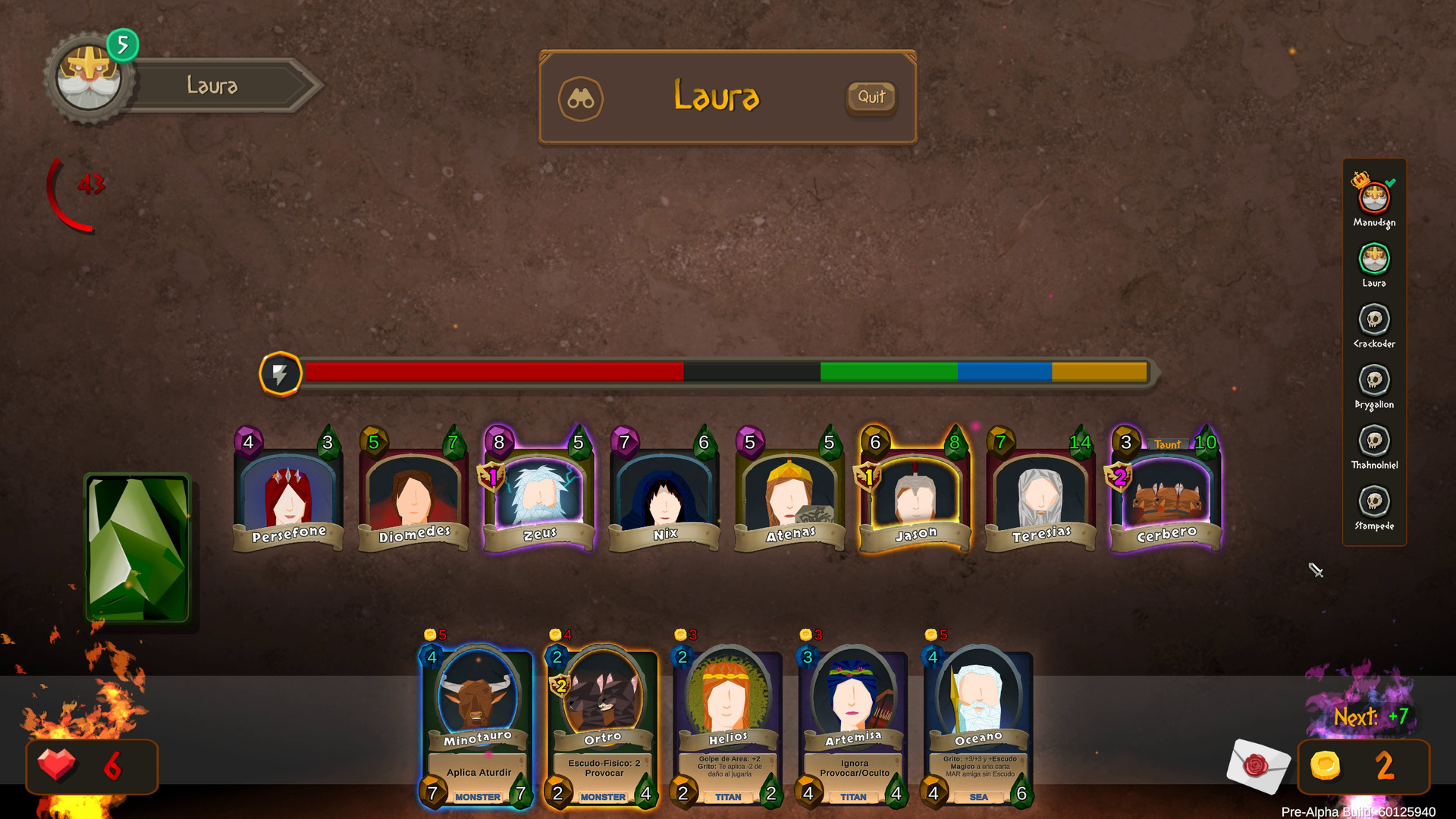Select Manudsgn's crowned avatar in the sidebar
Viewport: 1456px width, 819px height.
tap(1374, 199)
